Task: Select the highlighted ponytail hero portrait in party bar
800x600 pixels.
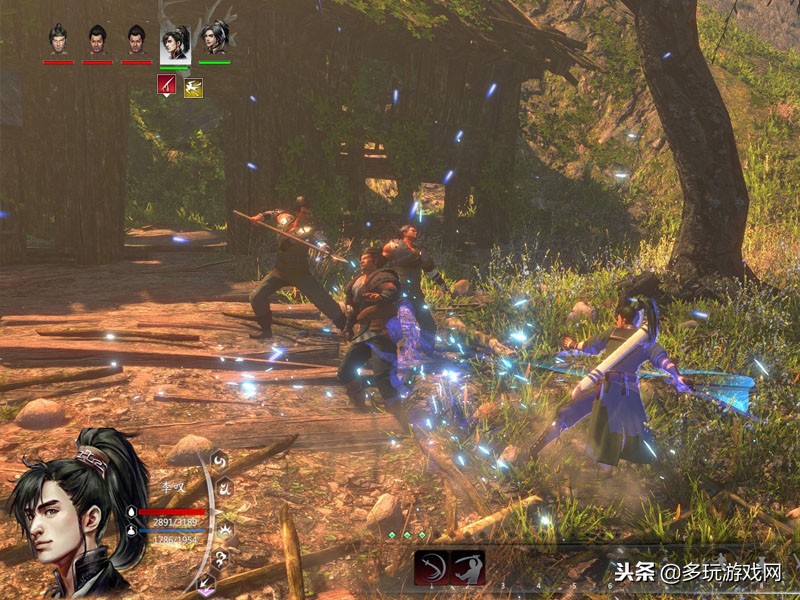Action: click(175, 42)
